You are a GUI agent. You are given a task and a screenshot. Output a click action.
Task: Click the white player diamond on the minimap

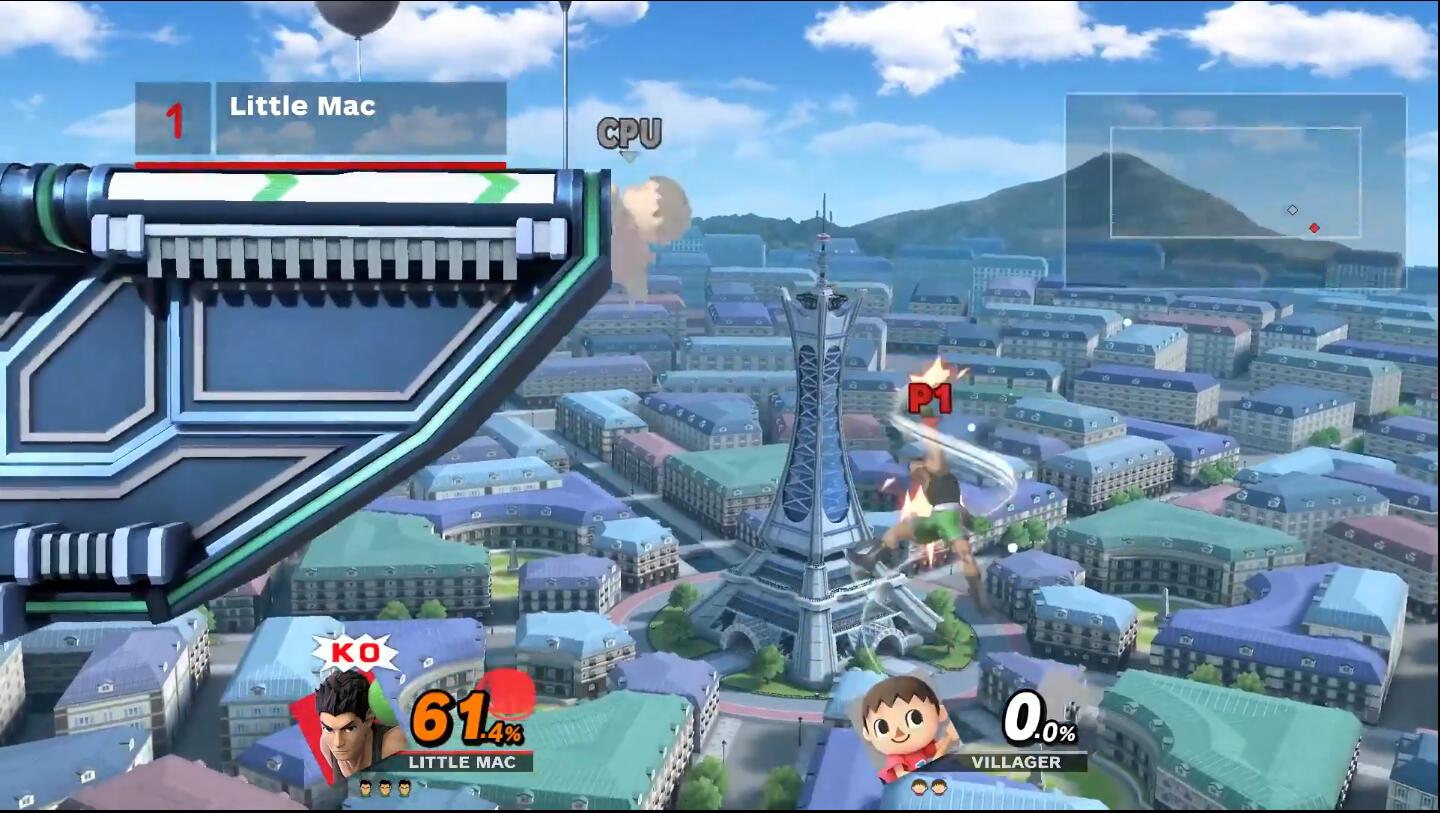tap(1293, 211)
